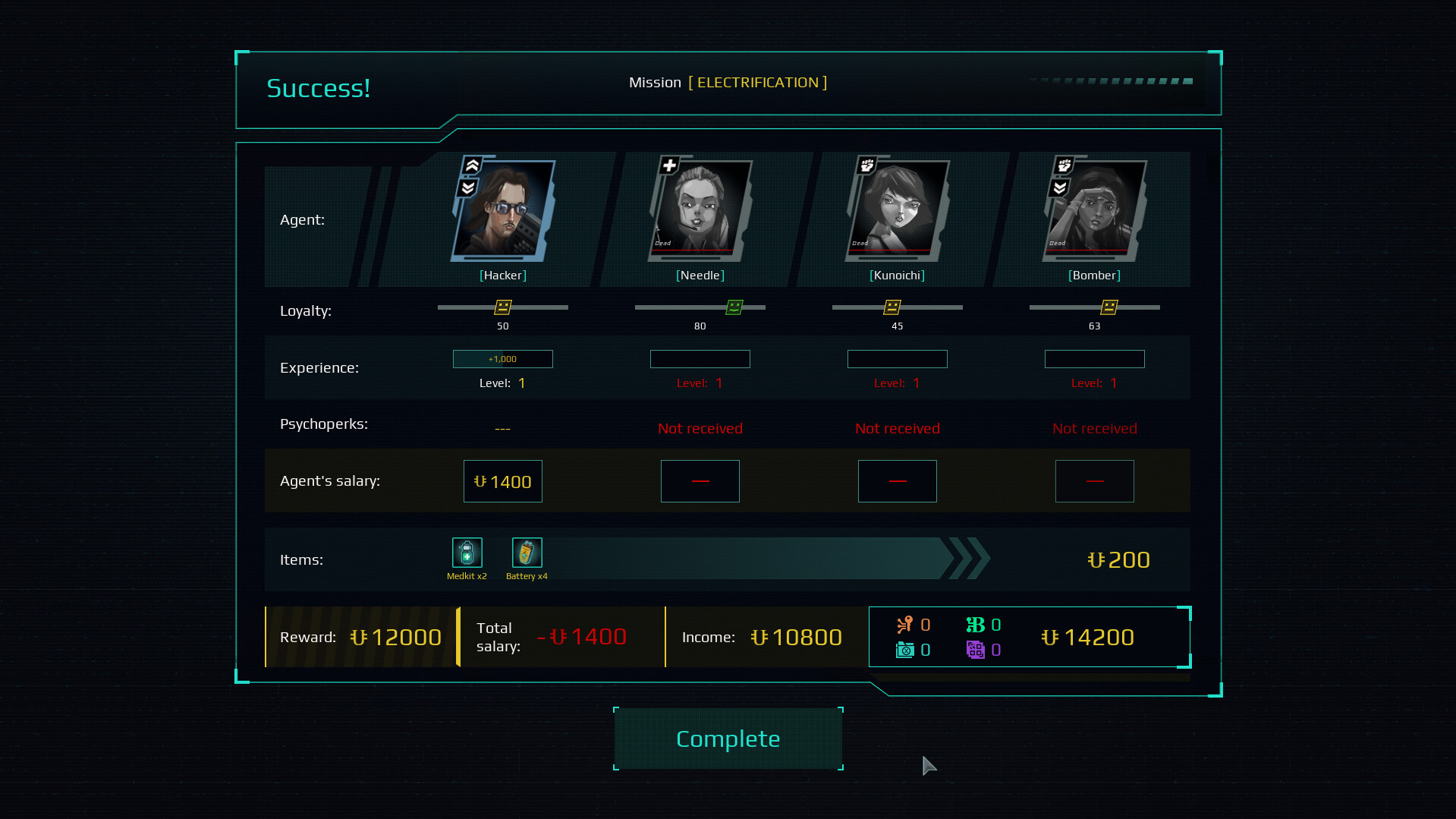Toggle Hacker's loyalty smiley marker
This screenshot has height=819, width=1456.
502,307
